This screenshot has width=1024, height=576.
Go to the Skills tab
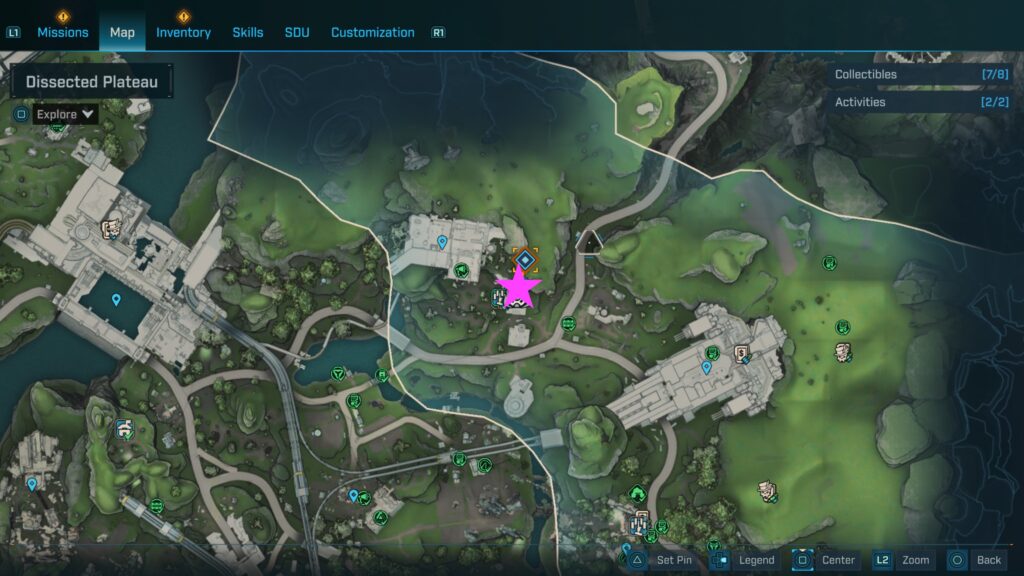click(x=248, y=32)
